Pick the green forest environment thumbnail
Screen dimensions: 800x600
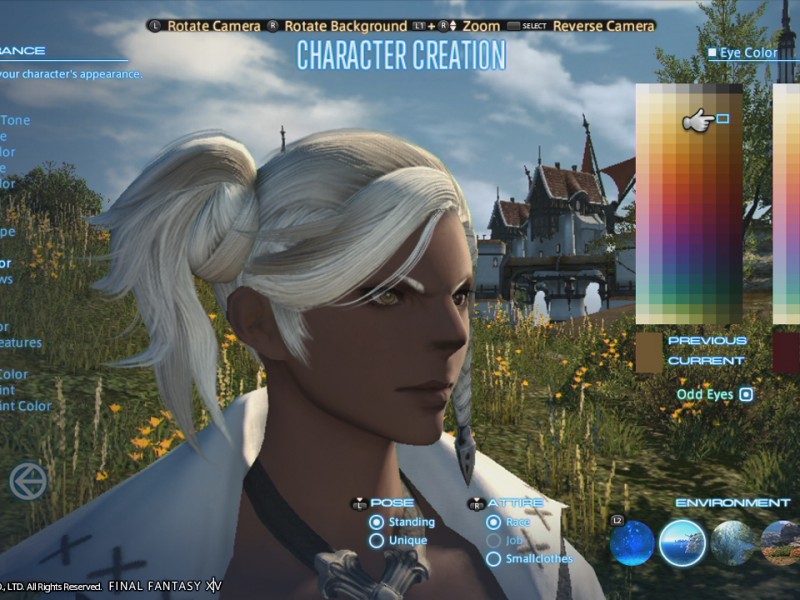pyautogui.click(x=732, y=543)
